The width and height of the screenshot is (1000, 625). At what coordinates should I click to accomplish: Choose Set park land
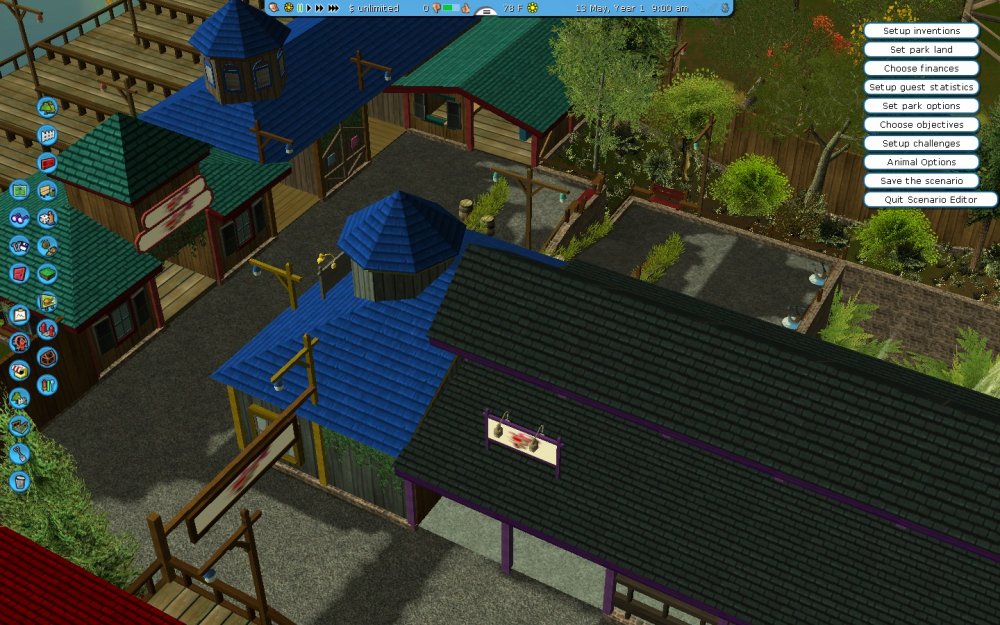pyautogui.click(x=921, y=50)
